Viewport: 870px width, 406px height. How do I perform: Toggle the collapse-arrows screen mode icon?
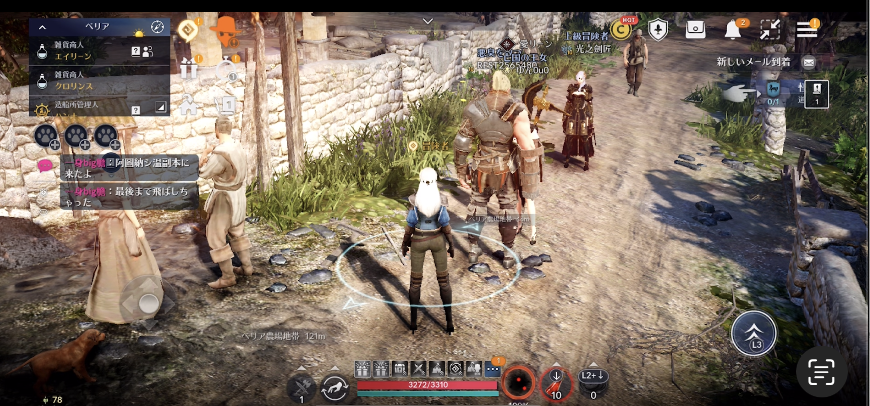point(770,30)
